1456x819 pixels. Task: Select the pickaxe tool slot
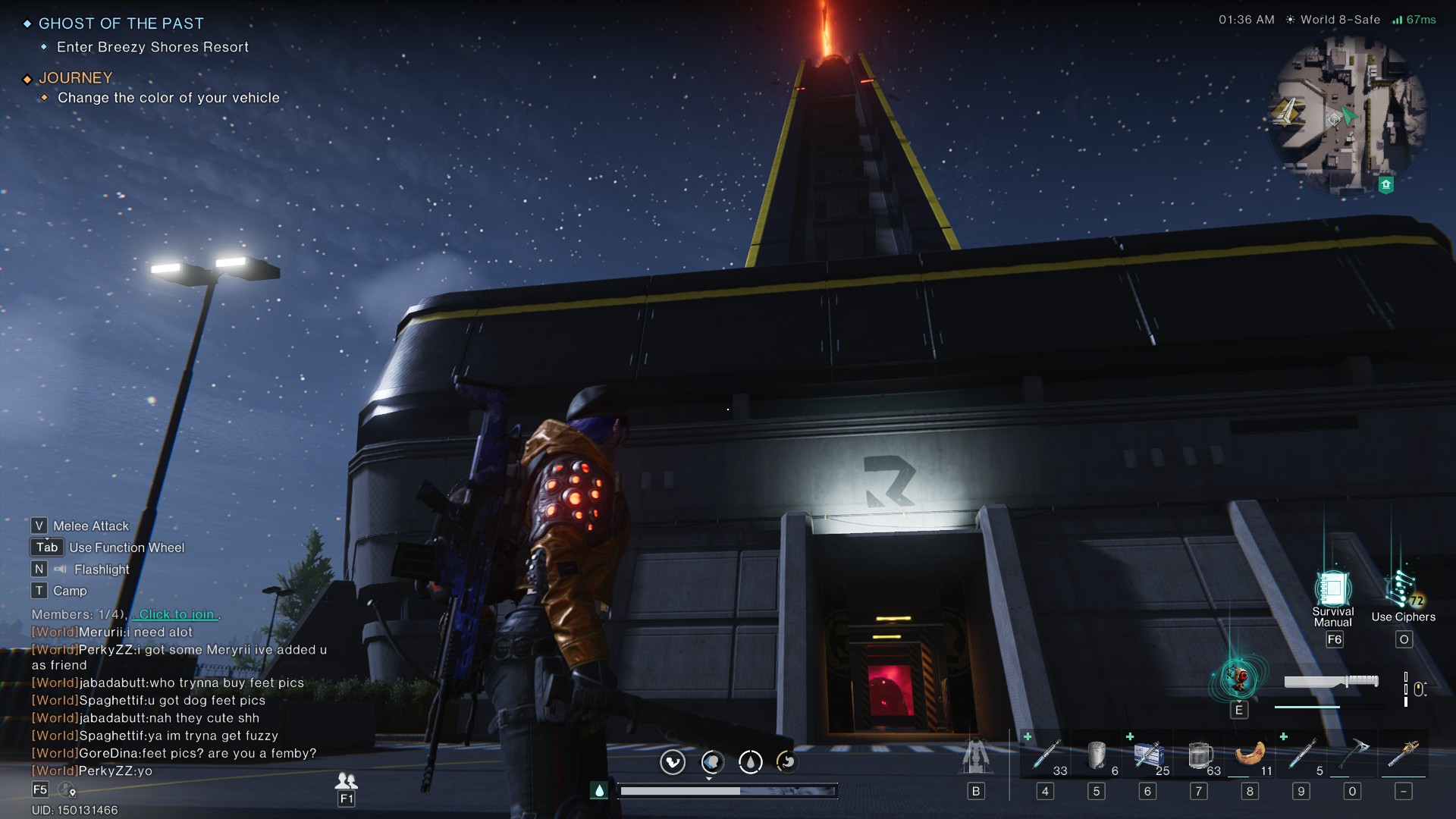point(1352,755)
